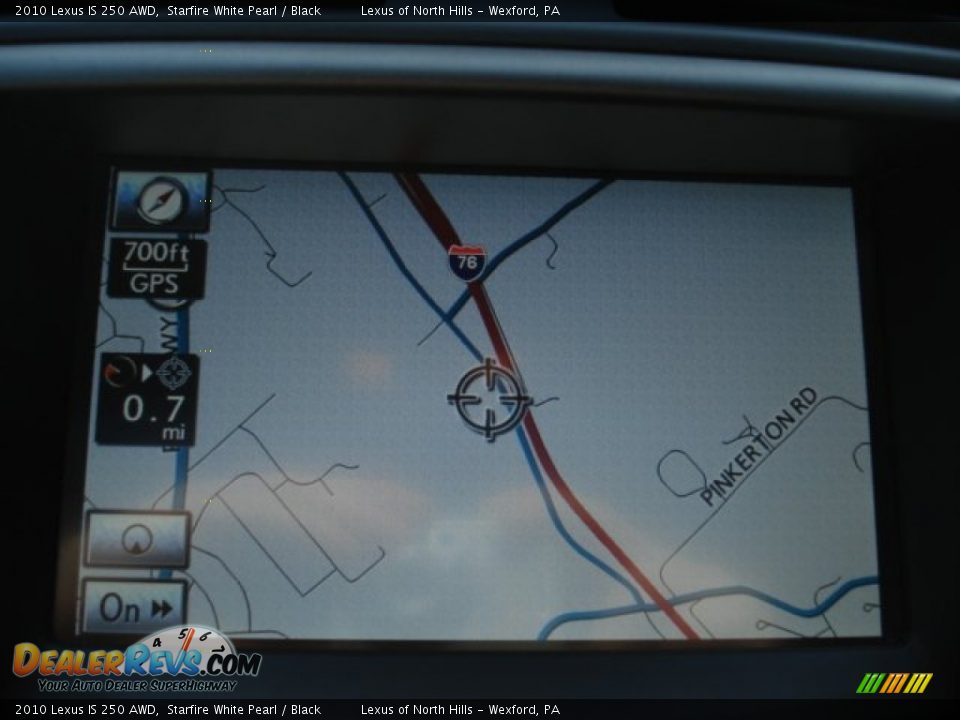Select the crosshair cursor on the map
Viewport: 960px width, 720px height.
[x=489, y=399]
